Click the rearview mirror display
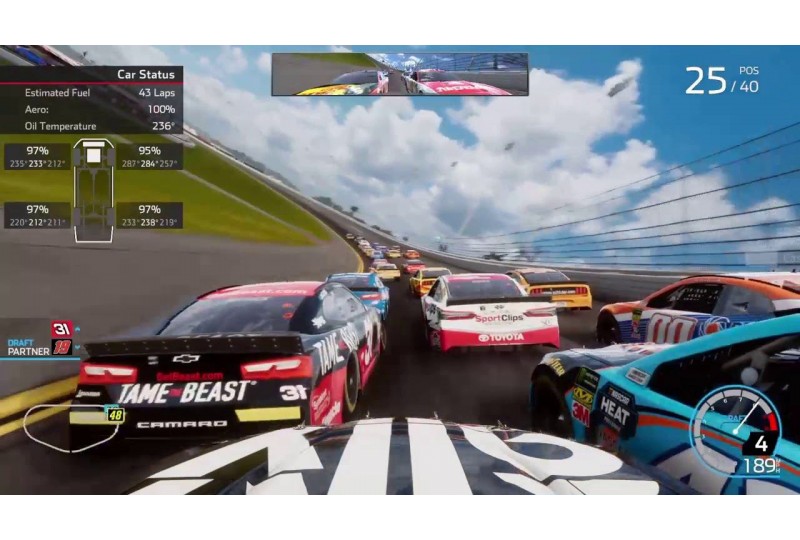800x540 pixels. click(399, 74)
